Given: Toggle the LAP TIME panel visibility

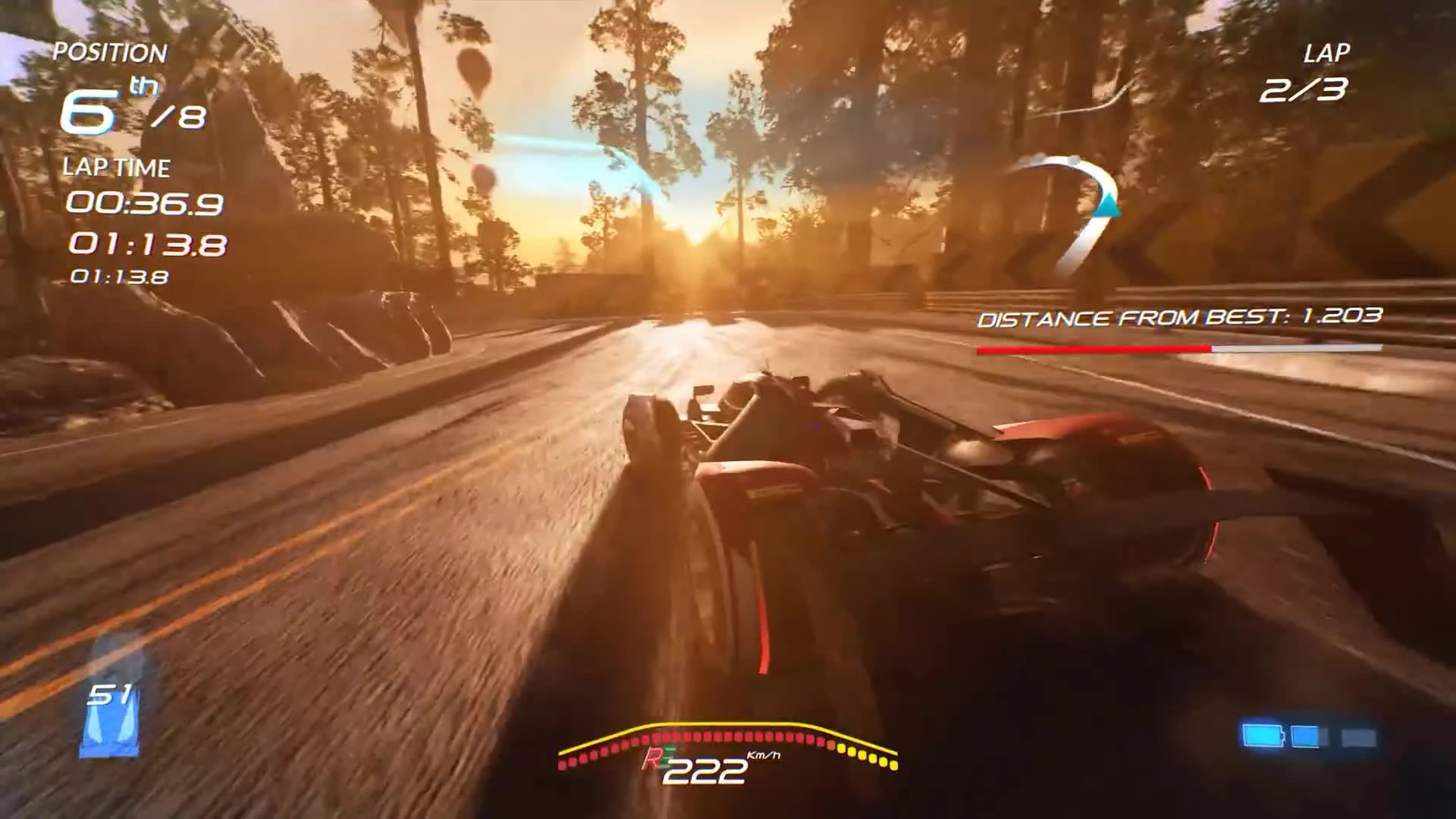Looking at the screenshot, I should [116, 168].
